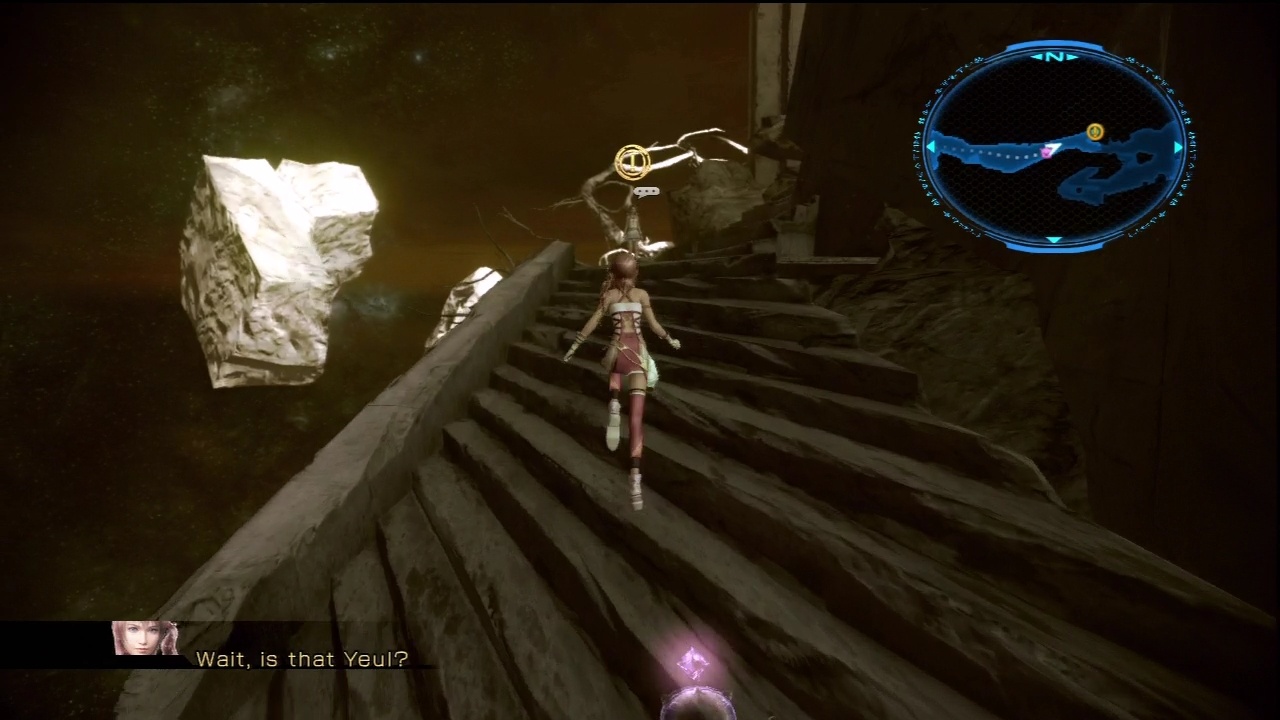Select the speech bubble talk indicator
The height and width of the screenshot is (720, 1280).
click(647, 191)
